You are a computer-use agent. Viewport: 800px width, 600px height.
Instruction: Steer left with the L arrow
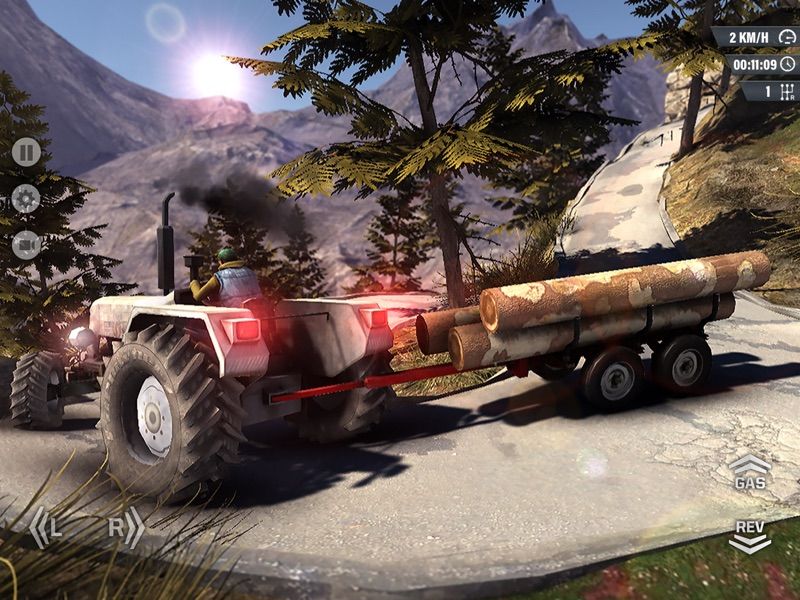[46, 527]
